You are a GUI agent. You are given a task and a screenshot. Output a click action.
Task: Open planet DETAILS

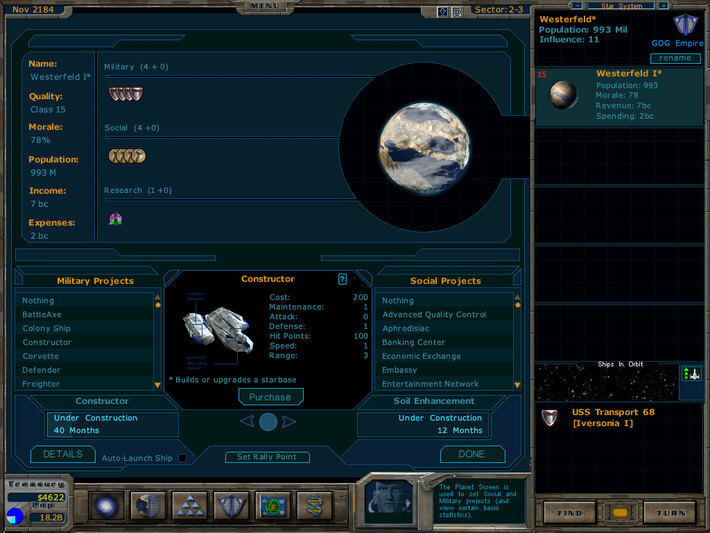62,454
